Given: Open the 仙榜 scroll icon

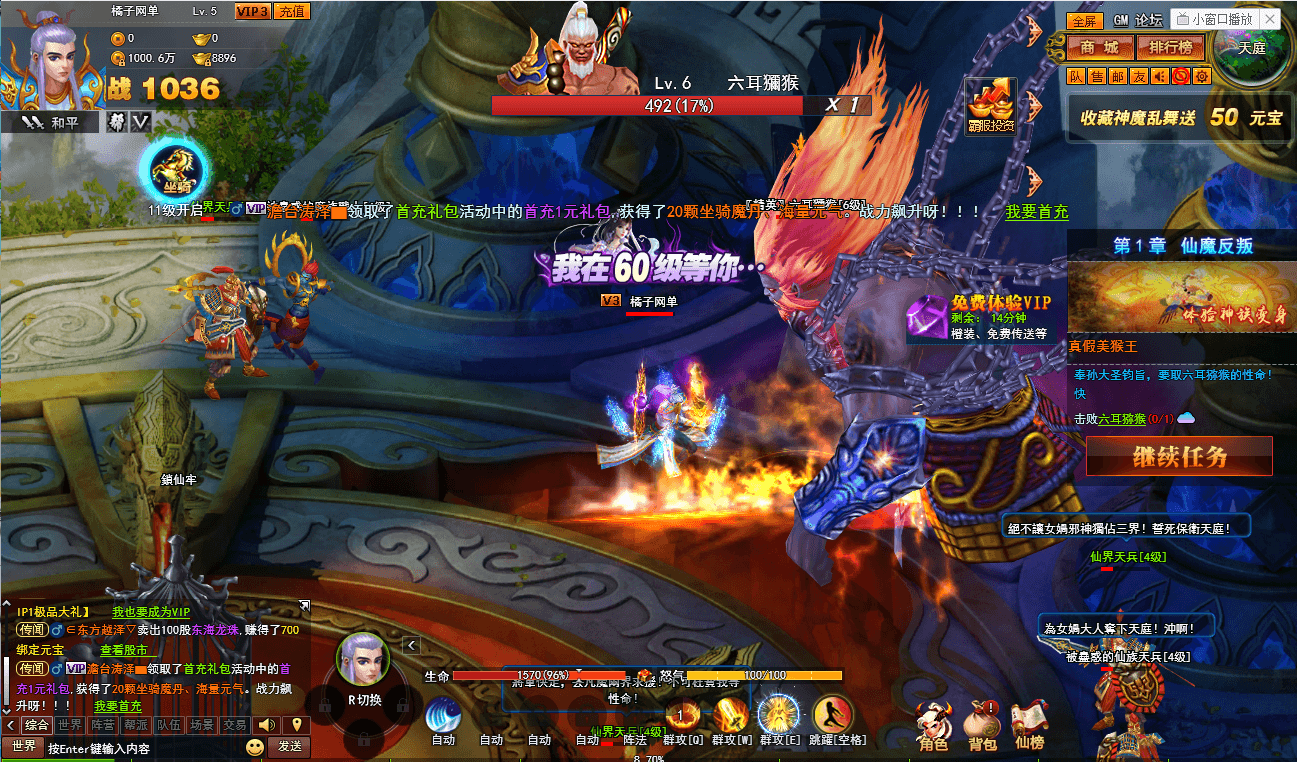Looking at the screenshot, I should coord(1029,724).
